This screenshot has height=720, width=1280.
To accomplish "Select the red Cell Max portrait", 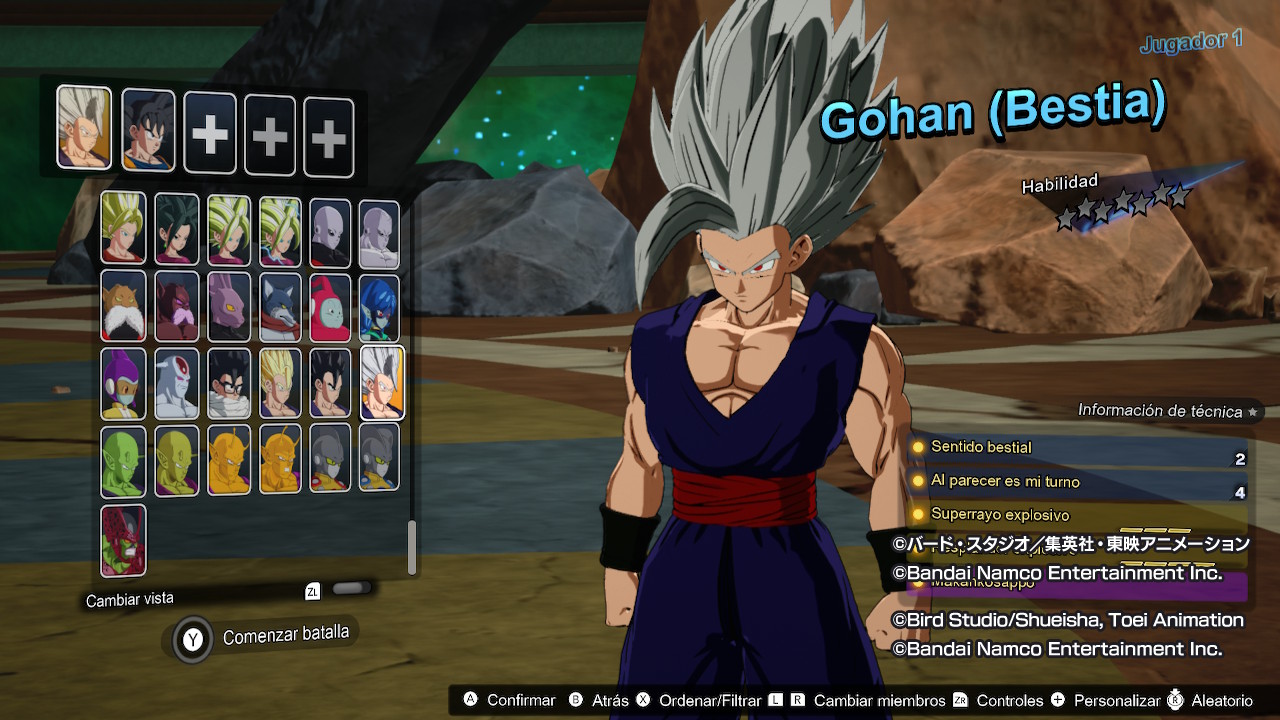I will coord(123,540).
